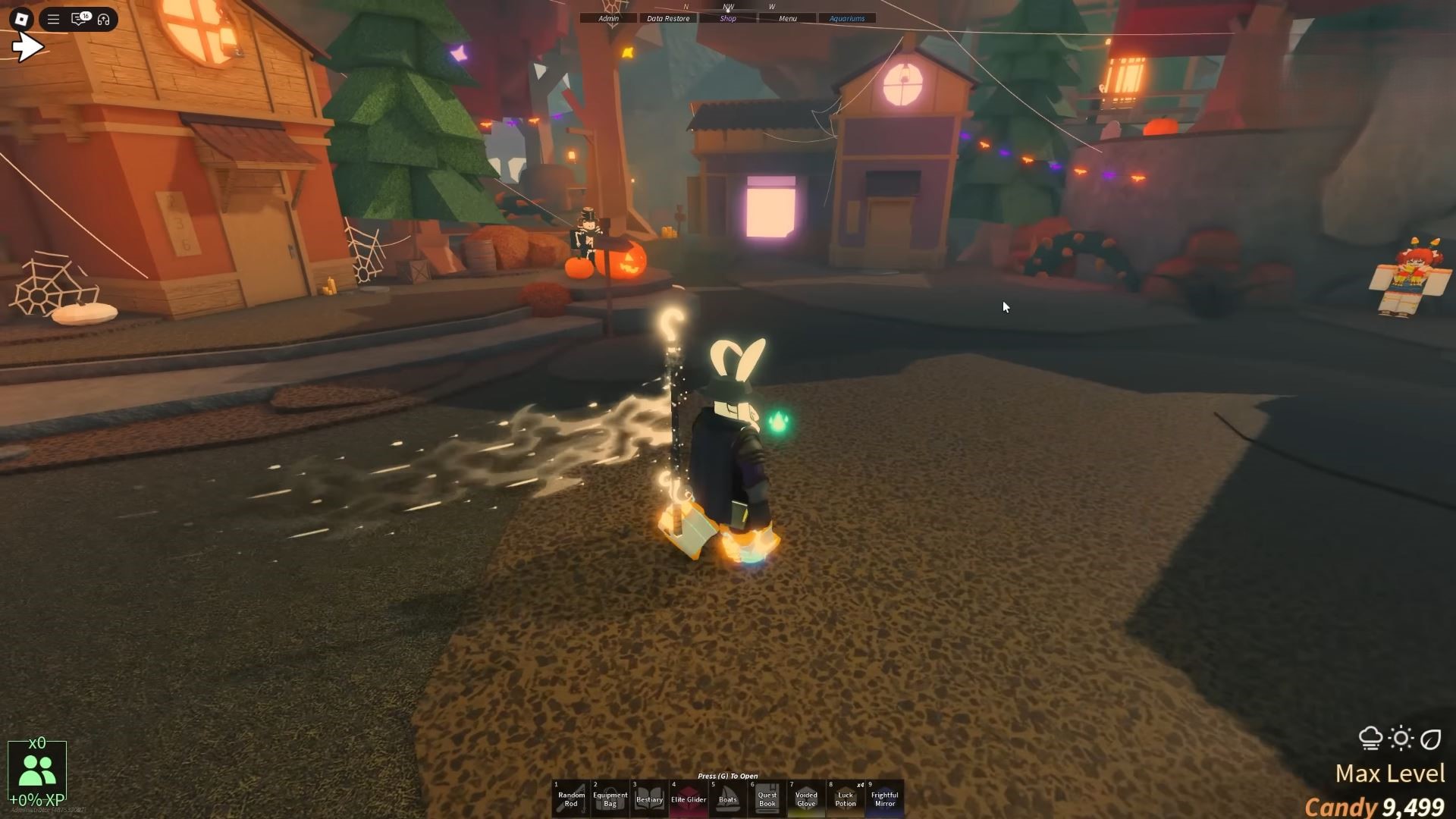Click the Aquariums button

847,18
